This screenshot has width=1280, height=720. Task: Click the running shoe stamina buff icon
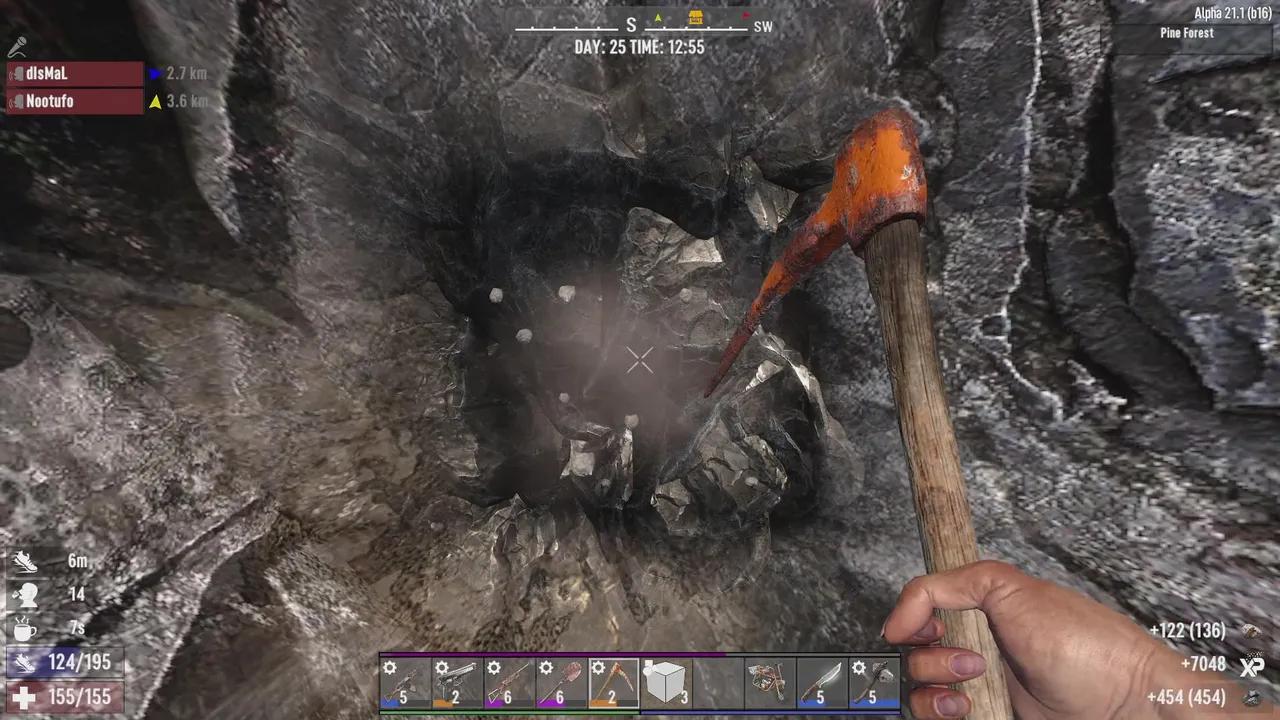tap(25, 562)
